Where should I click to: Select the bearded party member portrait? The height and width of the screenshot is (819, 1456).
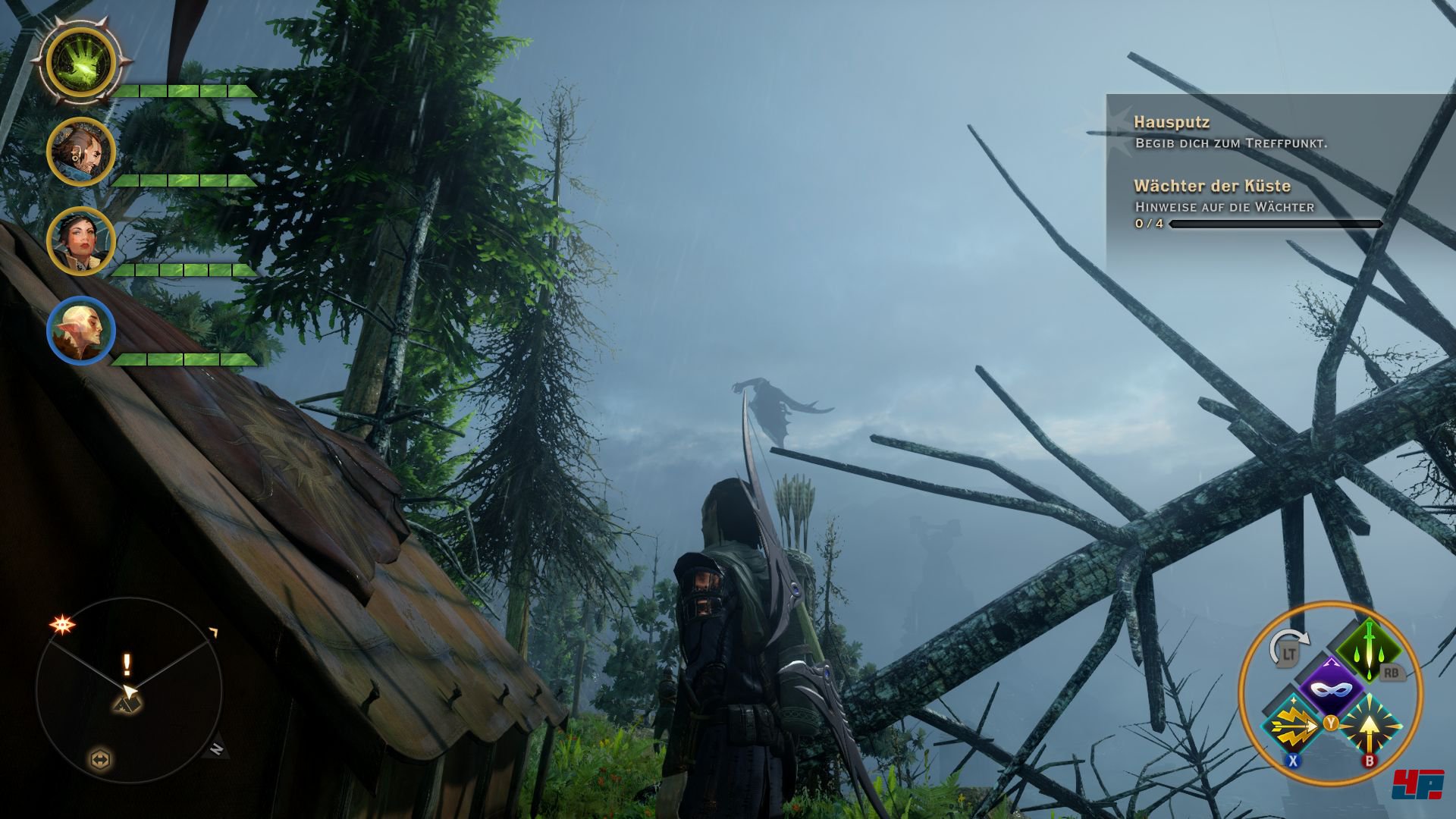pyautogui.click(x=81, y=152)
